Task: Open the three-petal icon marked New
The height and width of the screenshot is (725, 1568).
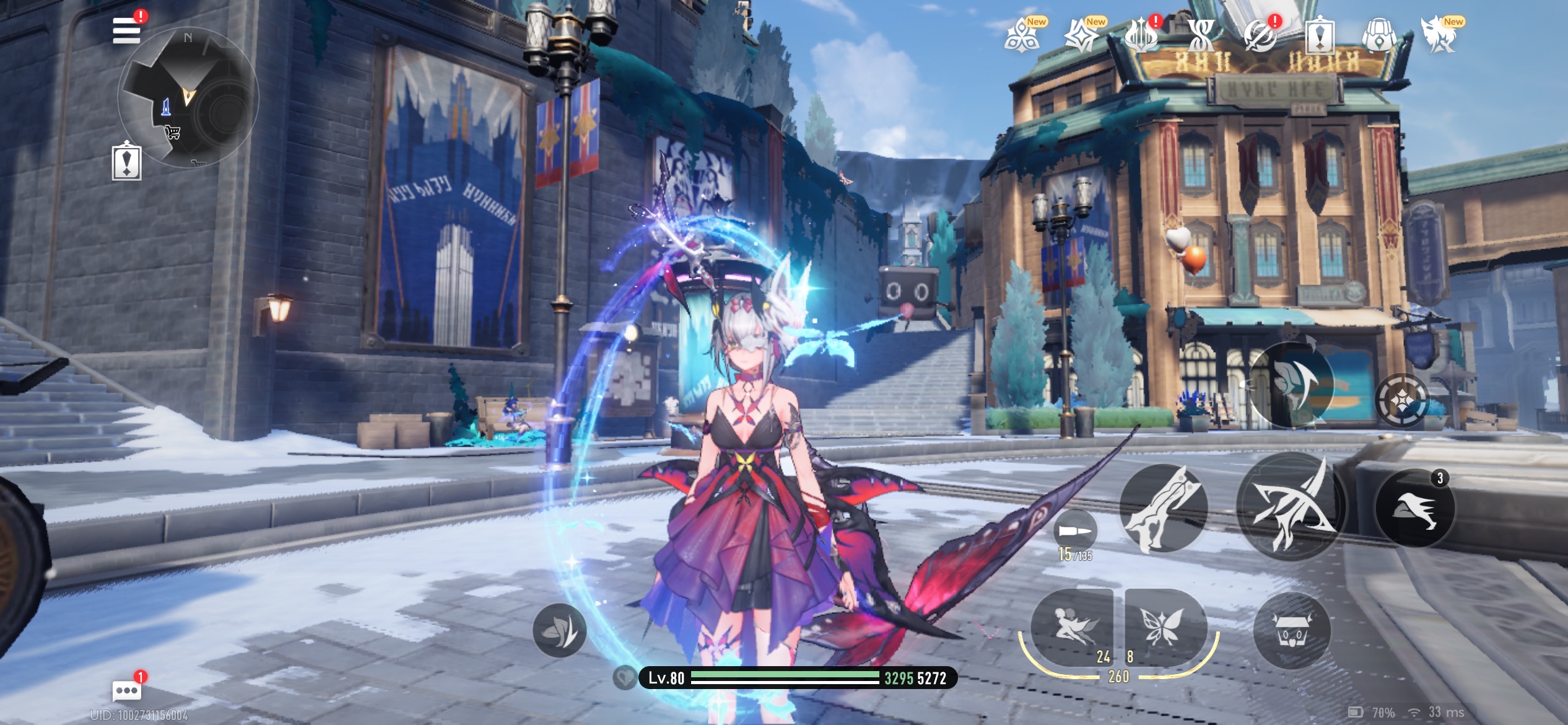Action: tap(1022, 36)
